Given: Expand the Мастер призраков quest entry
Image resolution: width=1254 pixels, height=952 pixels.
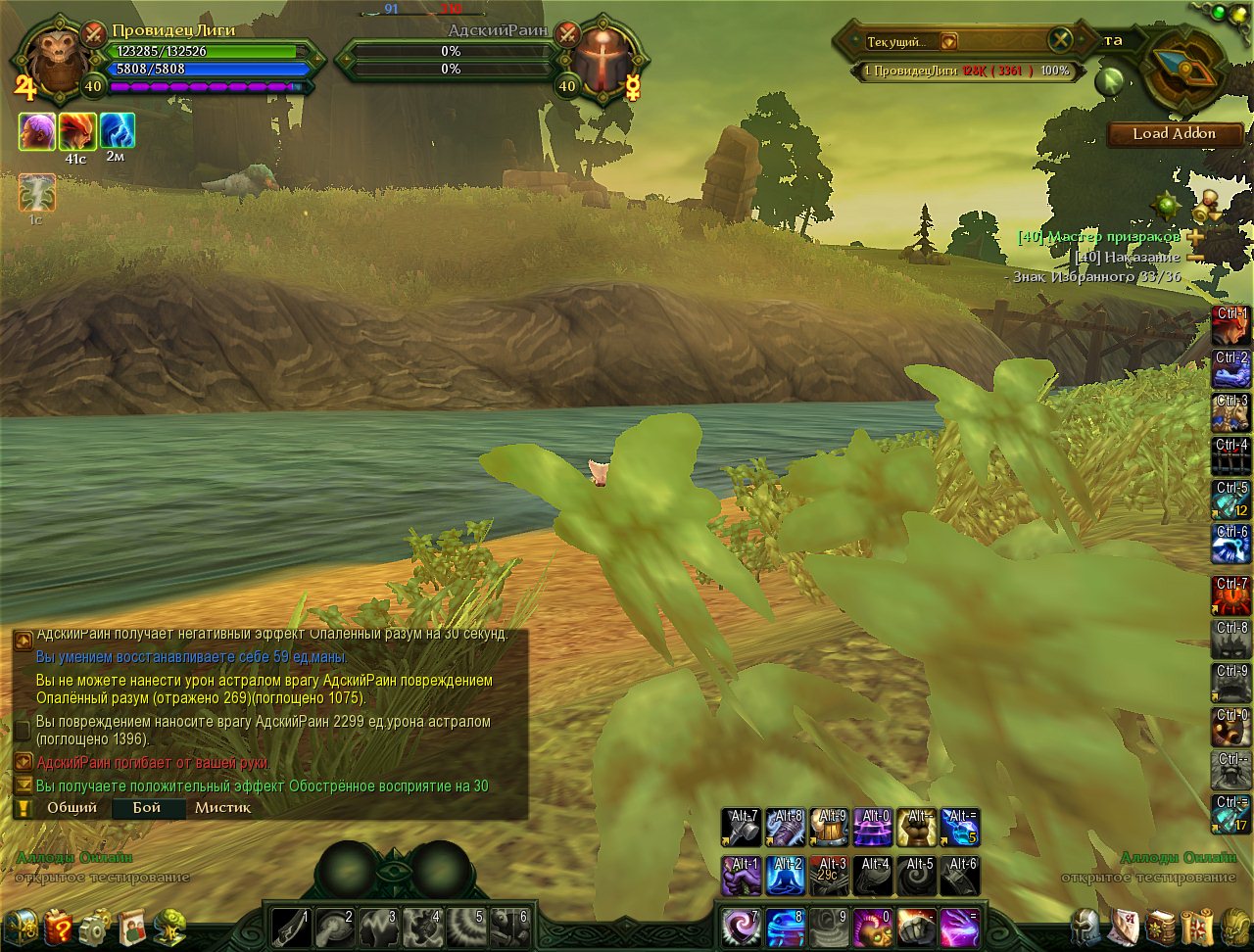Looking at the screenshot, I should [x=1195, y=237].
